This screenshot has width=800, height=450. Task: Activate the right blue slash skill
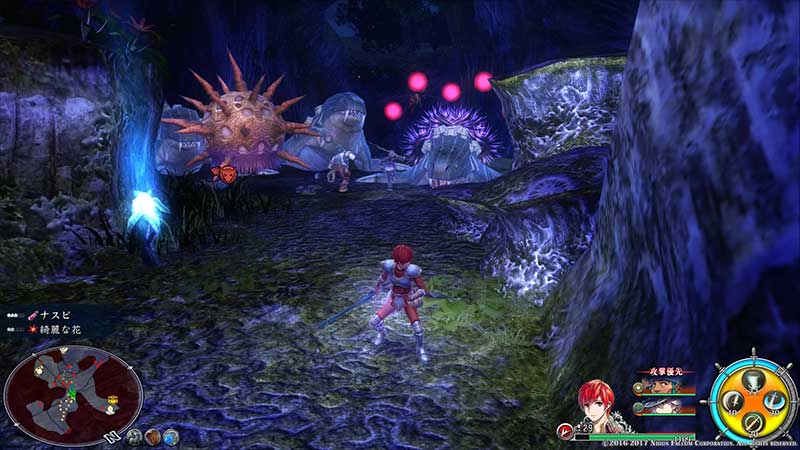pyautogui.click(x=776, y=402)
